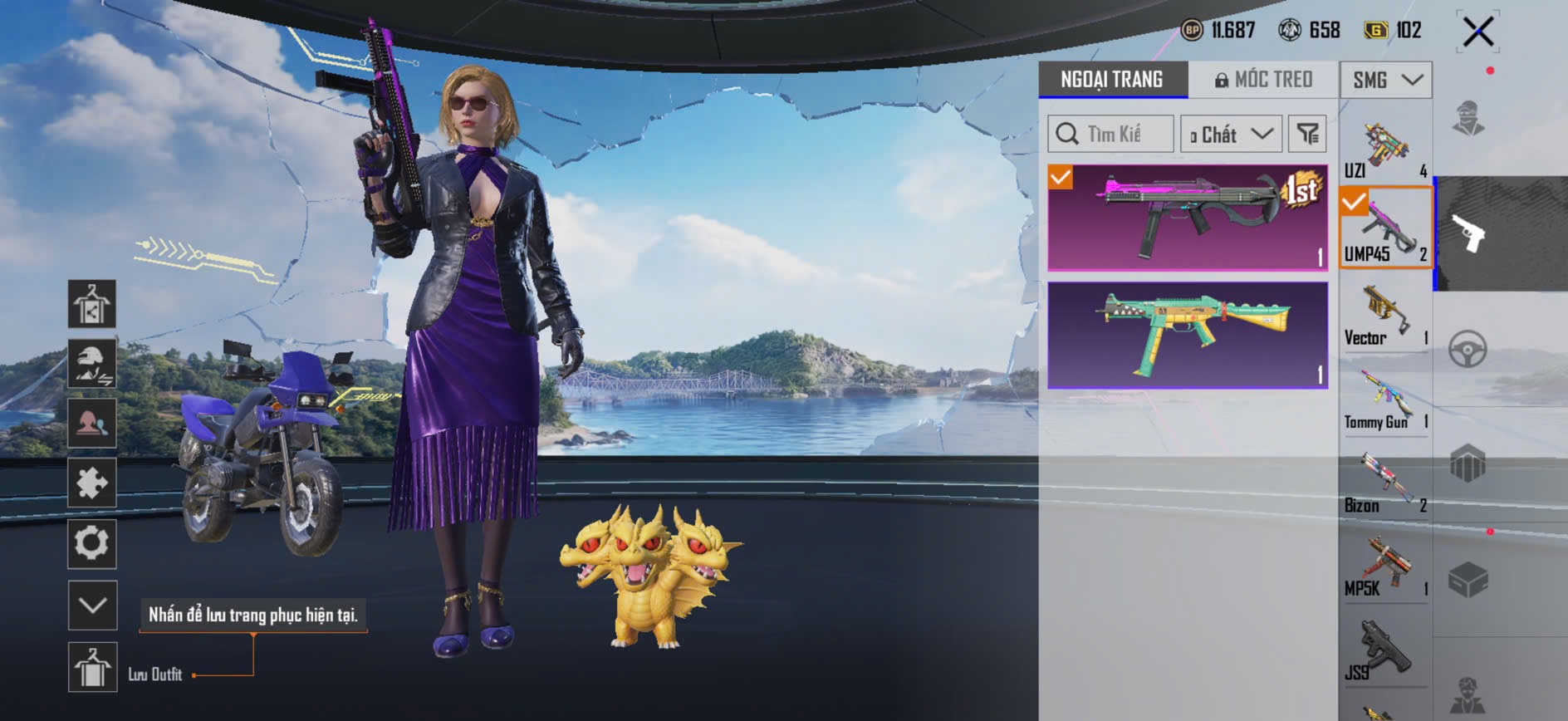
Task: Open the Móc Treo tab
Action: [x=1264, y=80]
